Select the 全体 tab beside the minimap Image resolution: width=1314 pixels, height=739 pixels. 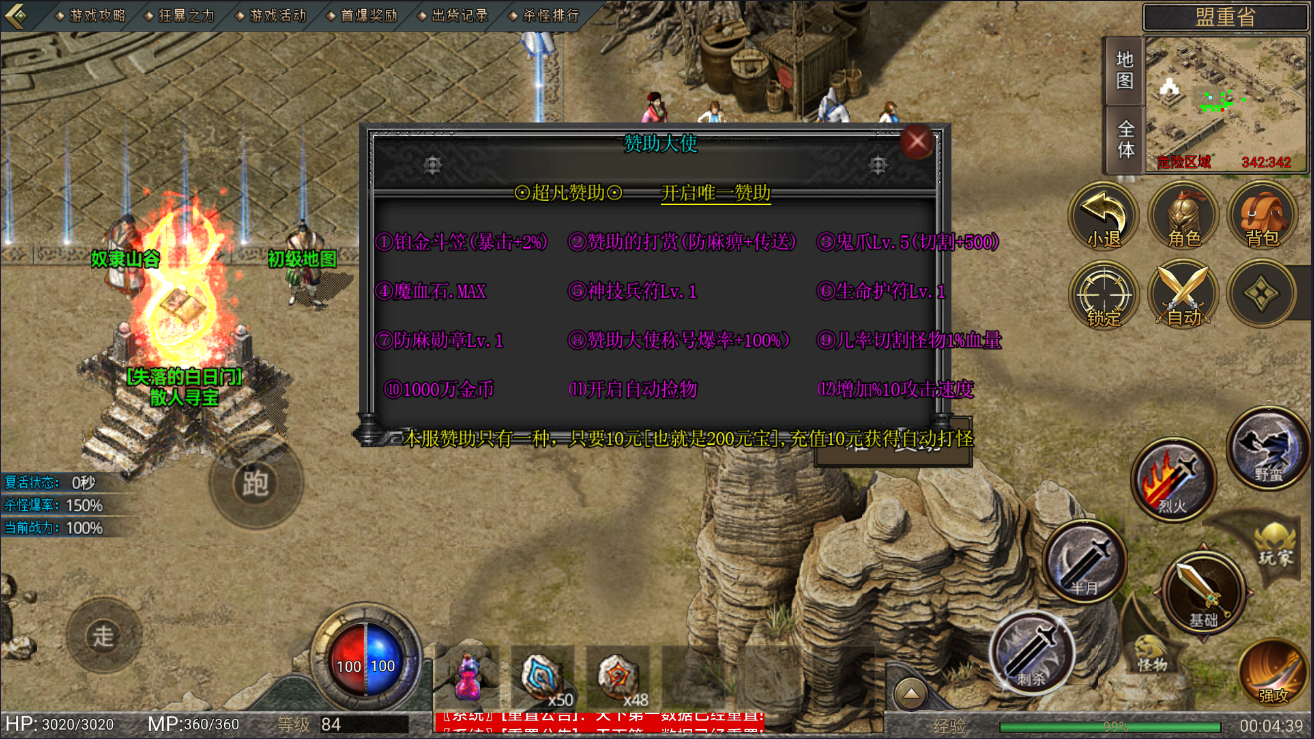click(x=1125, y=139)
